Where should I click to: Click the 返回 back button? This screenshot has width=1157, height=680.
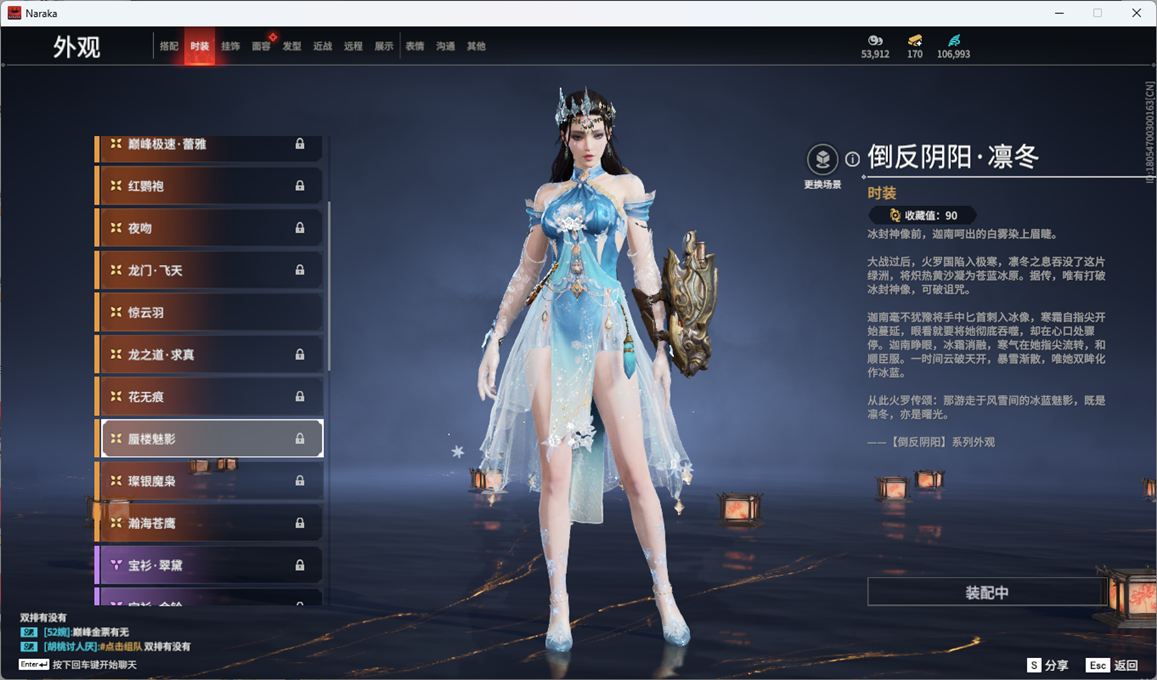[x=1113, y=665]
